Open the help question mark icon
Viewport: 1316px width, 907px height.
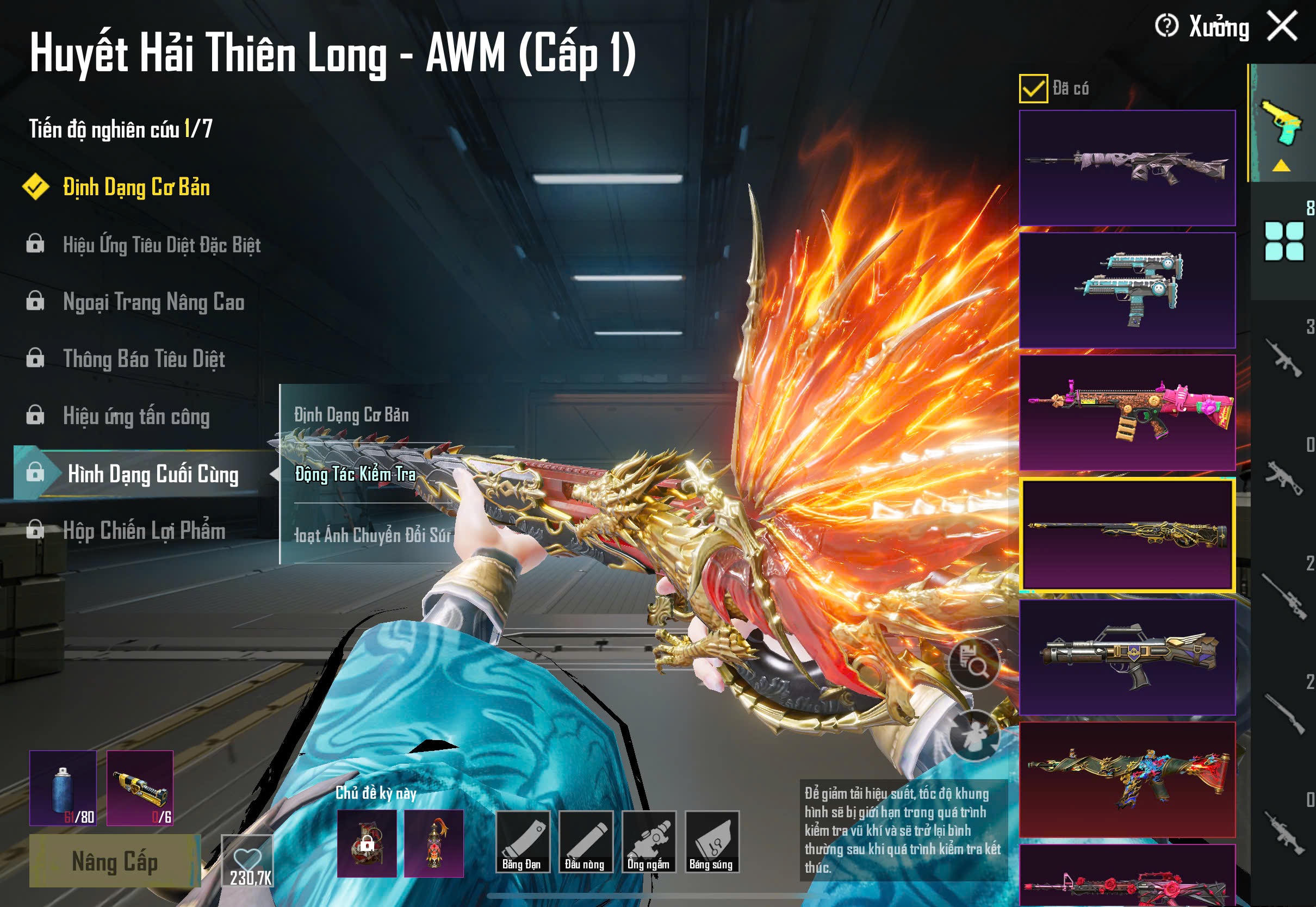(x=1166, y=26)
